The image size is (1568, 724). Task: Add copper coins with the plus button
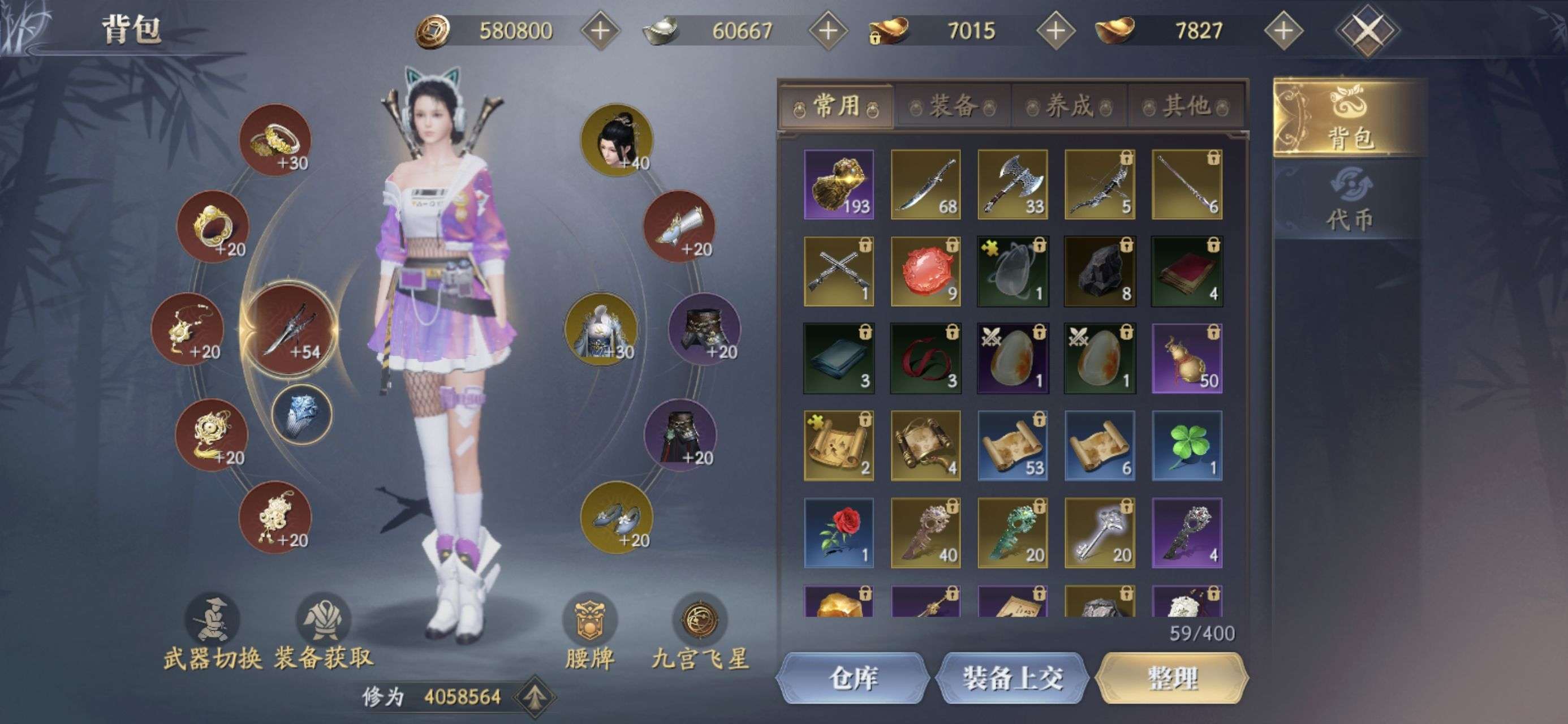click(x=600, y=31)
